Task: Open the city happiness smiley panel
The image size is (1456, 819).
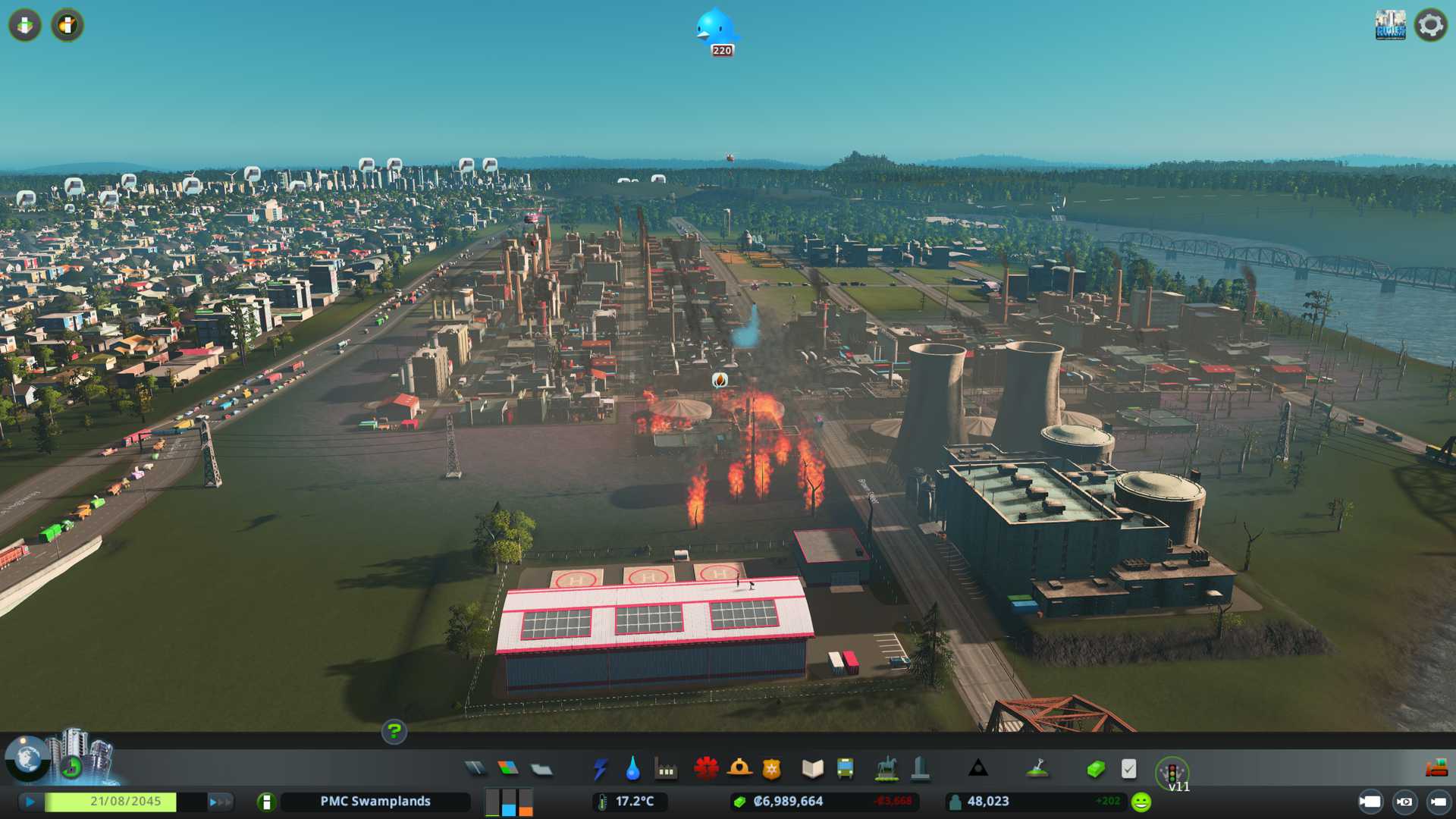Action: tap(1141, 802)
